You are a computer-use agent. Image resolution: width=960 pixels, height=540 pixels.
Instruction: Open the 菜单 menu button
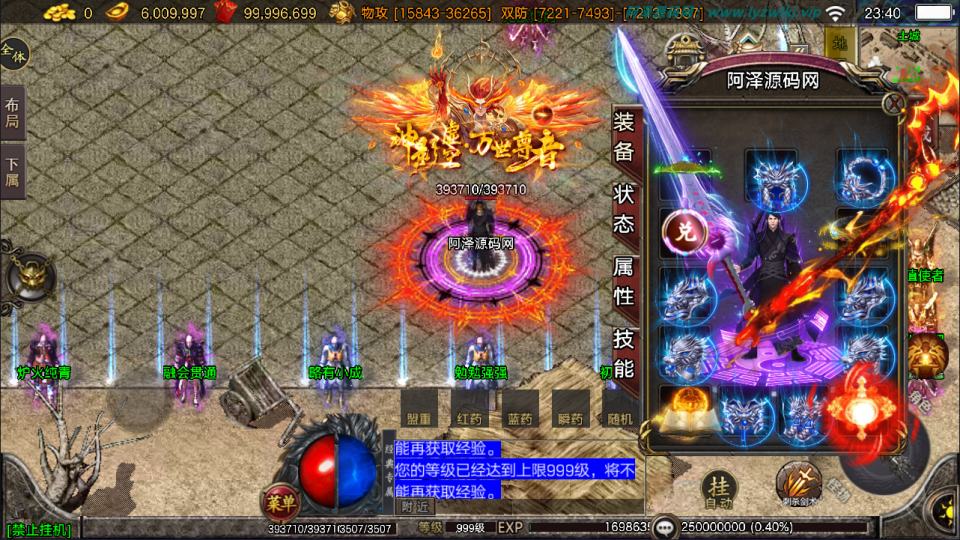[280, 499]
